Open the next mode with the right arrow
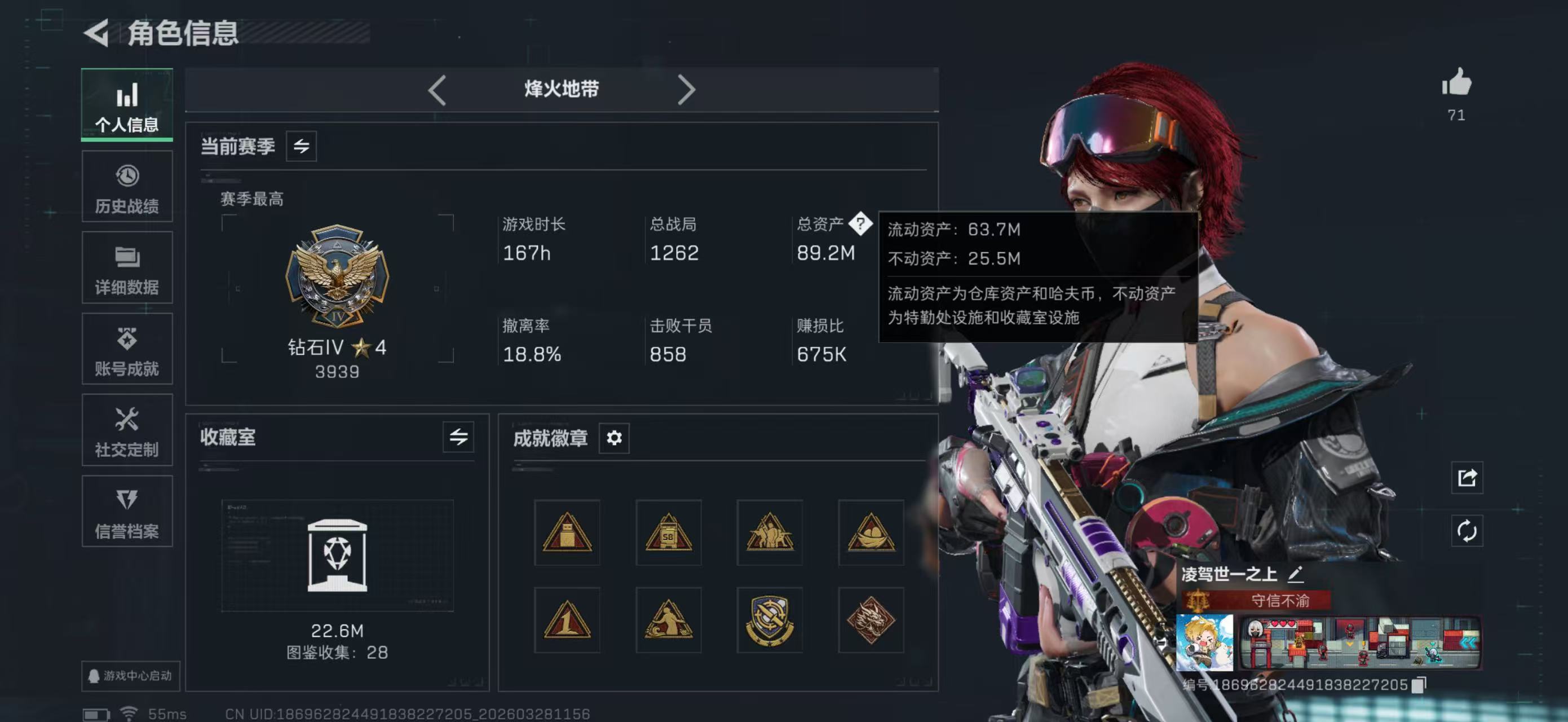 tap(688, 89)
